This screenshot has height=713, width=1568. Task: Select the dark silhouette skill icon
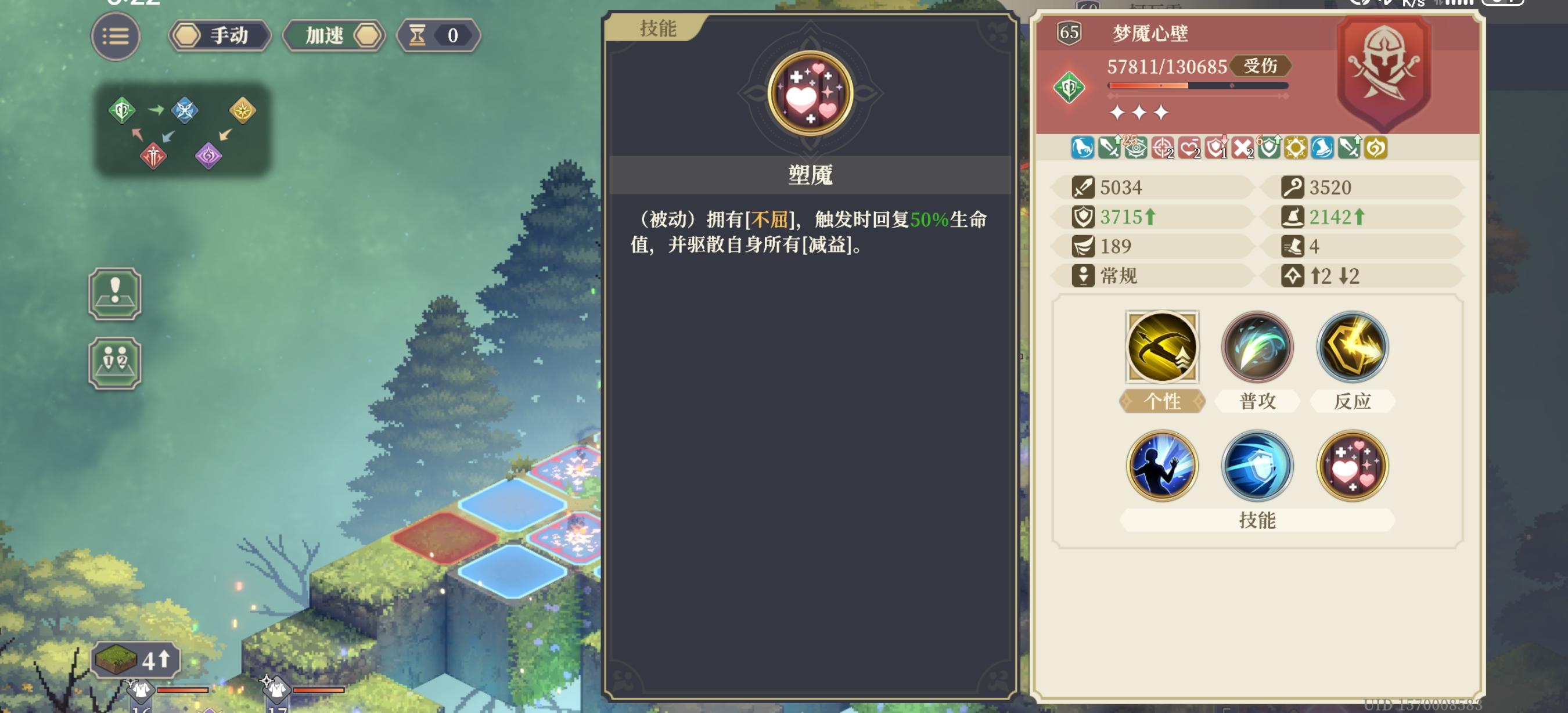tap(1161, 466)
